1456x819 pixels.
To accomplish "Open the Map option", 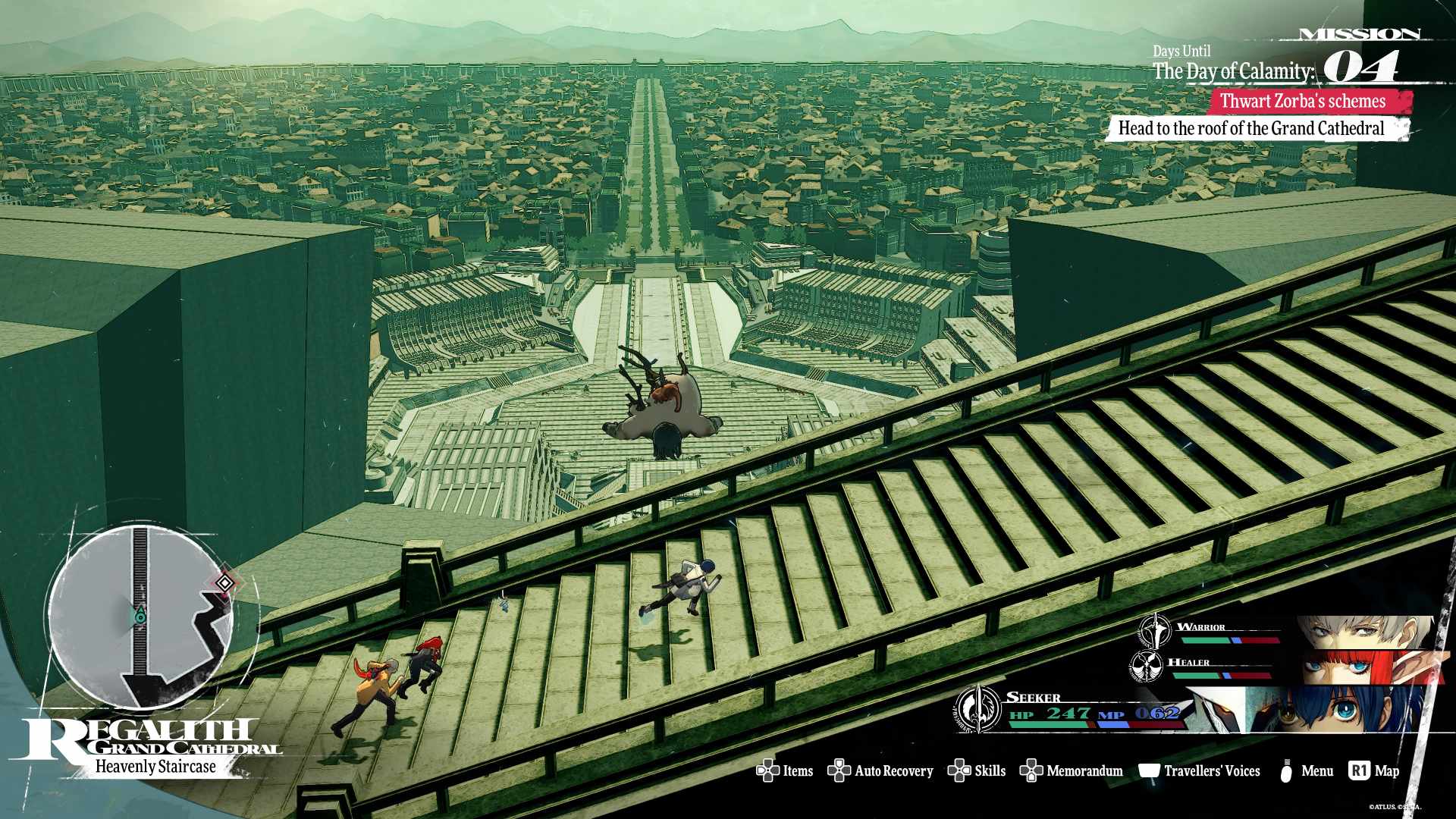I will pyautogui.click(x=1374, y=771).
